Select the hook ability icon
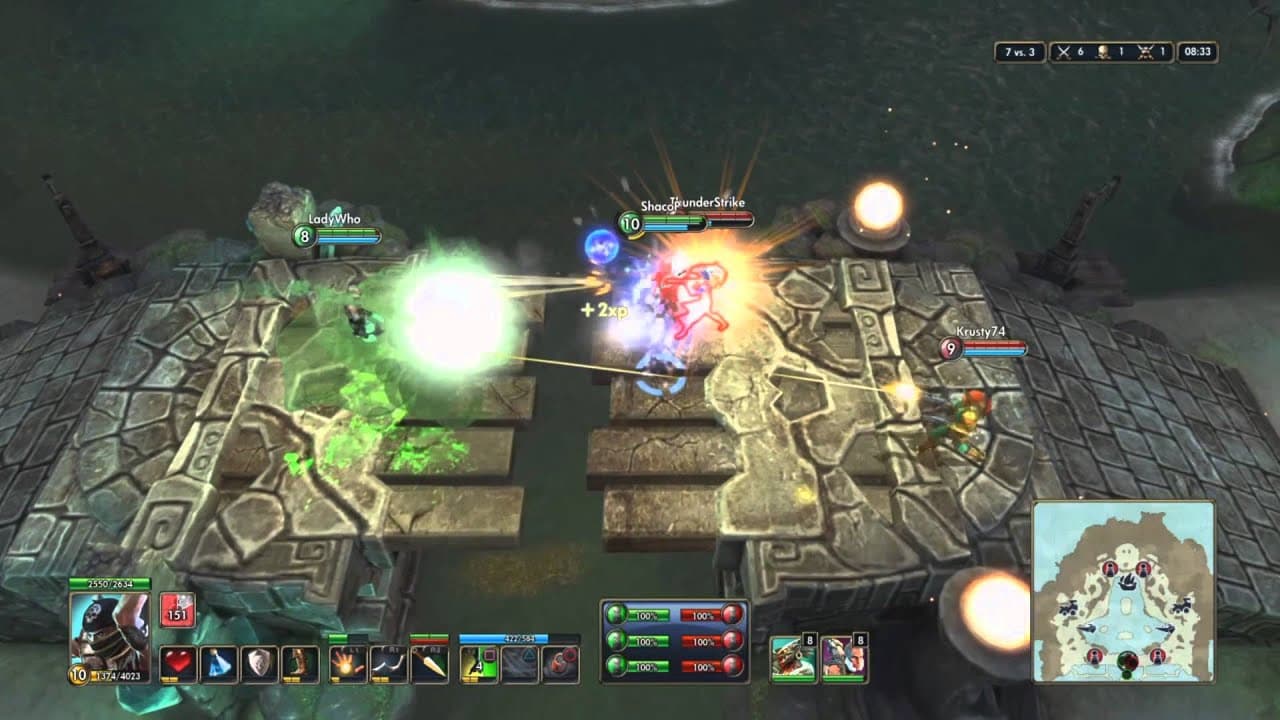Image resolution: width=1280 pixels, height=720 pixels. coord(387,663)
